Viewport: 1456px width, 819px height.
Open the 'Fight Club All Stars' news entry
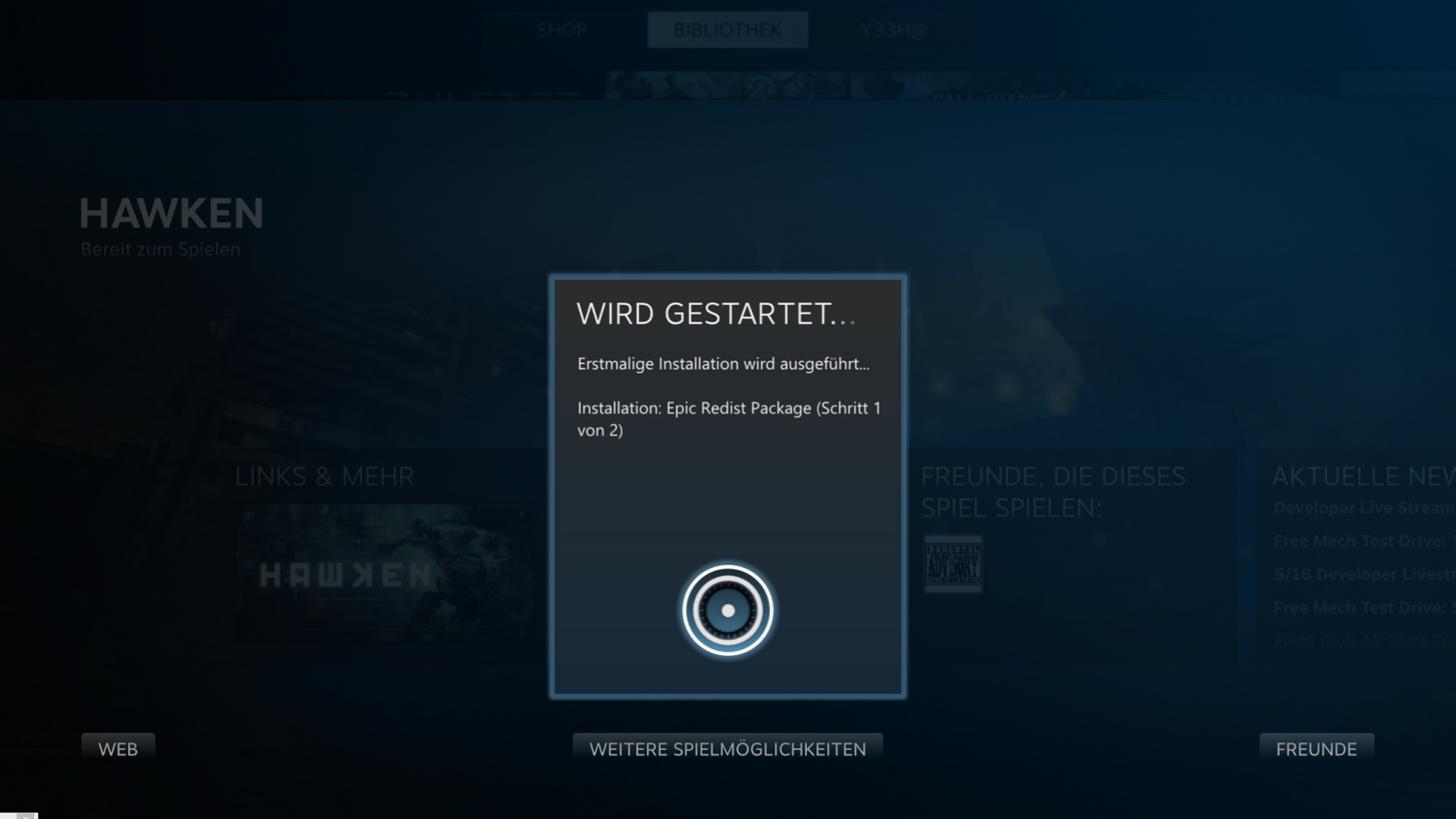(1356, 640)
